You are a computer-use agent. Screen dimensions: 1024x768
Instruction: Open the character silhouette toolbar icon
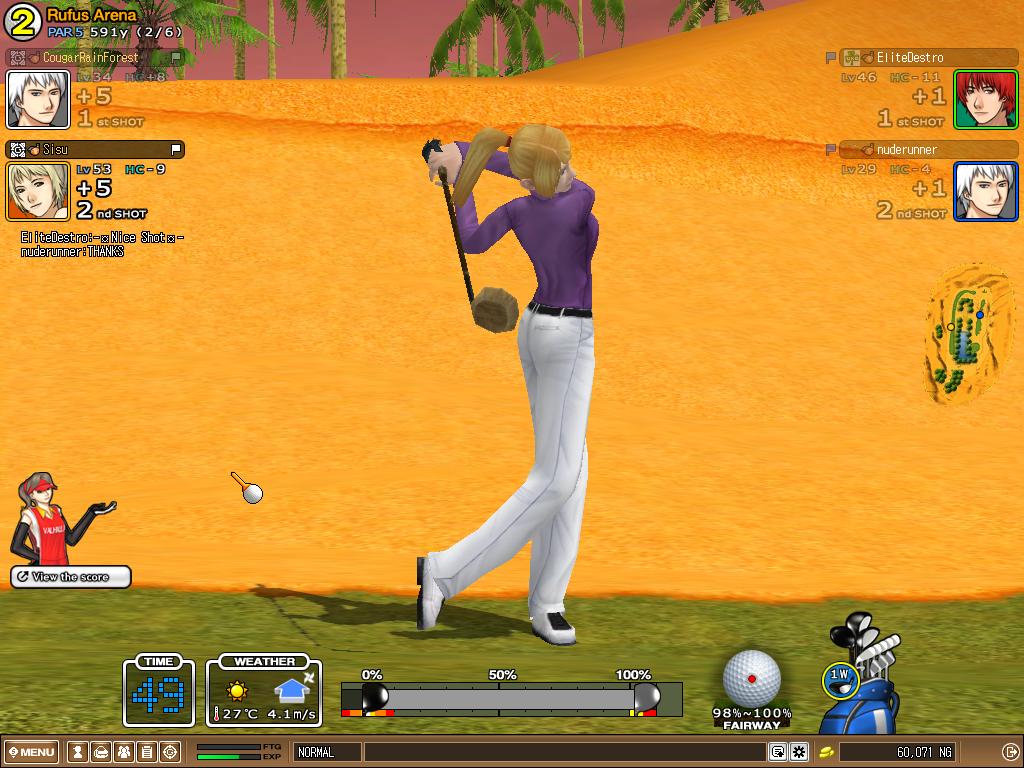pos(77,752)
